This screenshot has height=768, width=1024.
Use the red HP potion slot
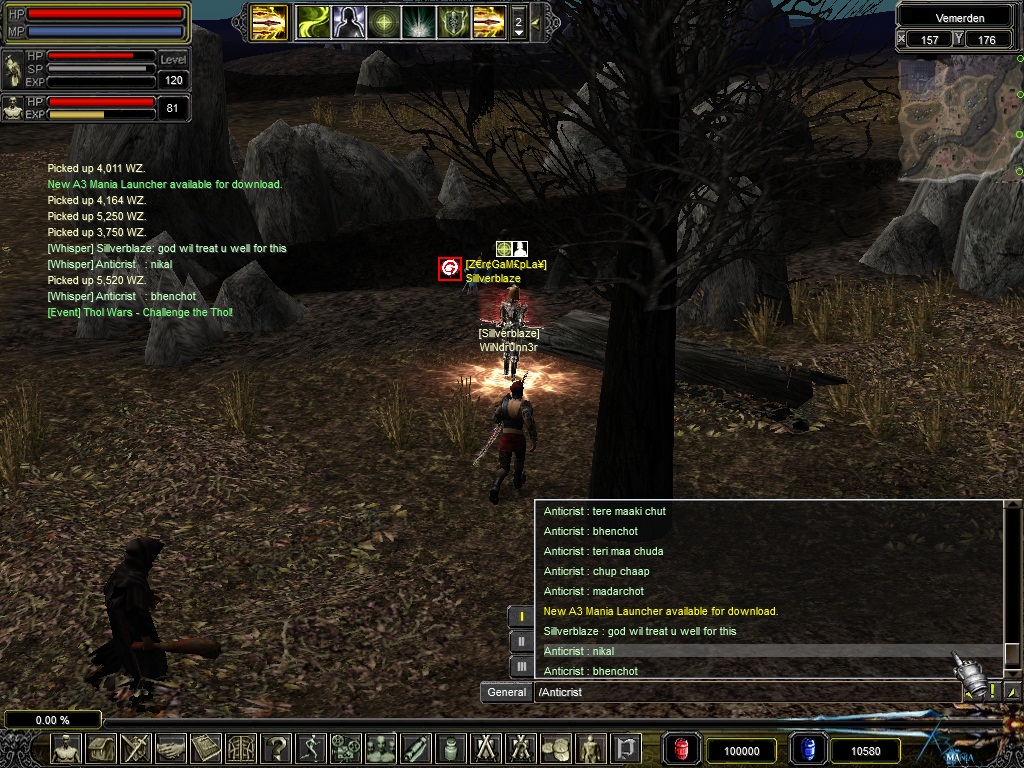pyautogui.click(x=682, y=749)
